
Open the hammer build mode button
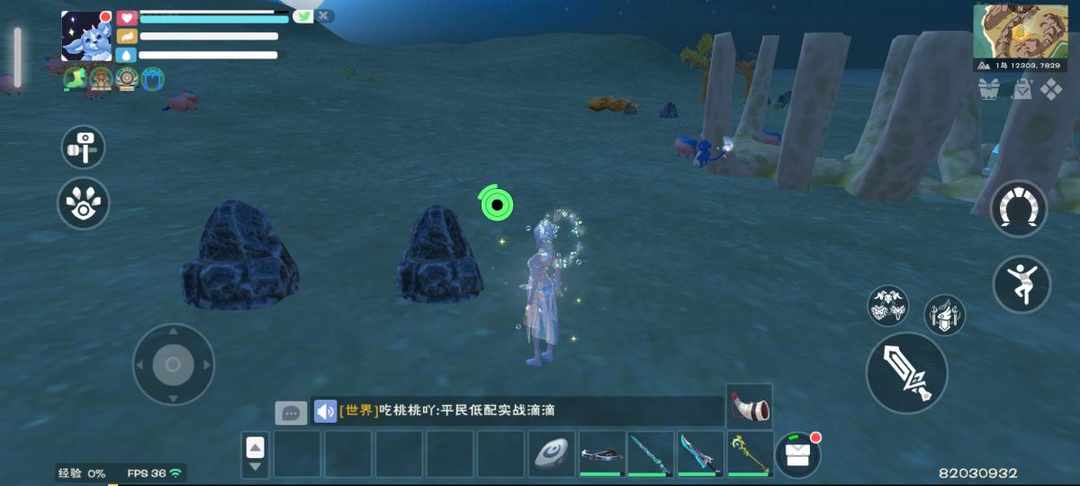[x=83, y=147]
